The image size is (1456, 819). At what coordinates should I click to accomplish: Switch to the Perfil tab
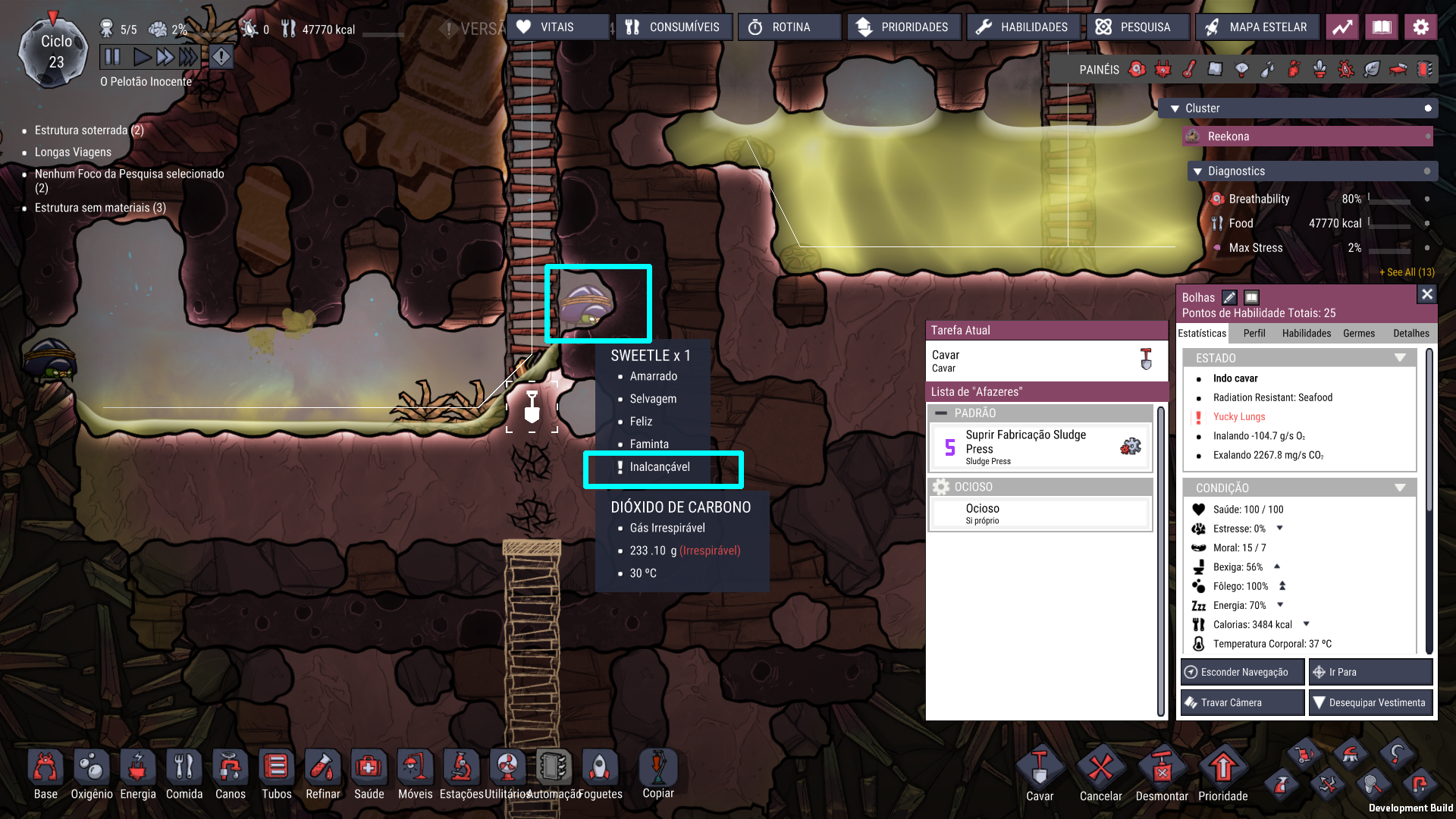1254,333
